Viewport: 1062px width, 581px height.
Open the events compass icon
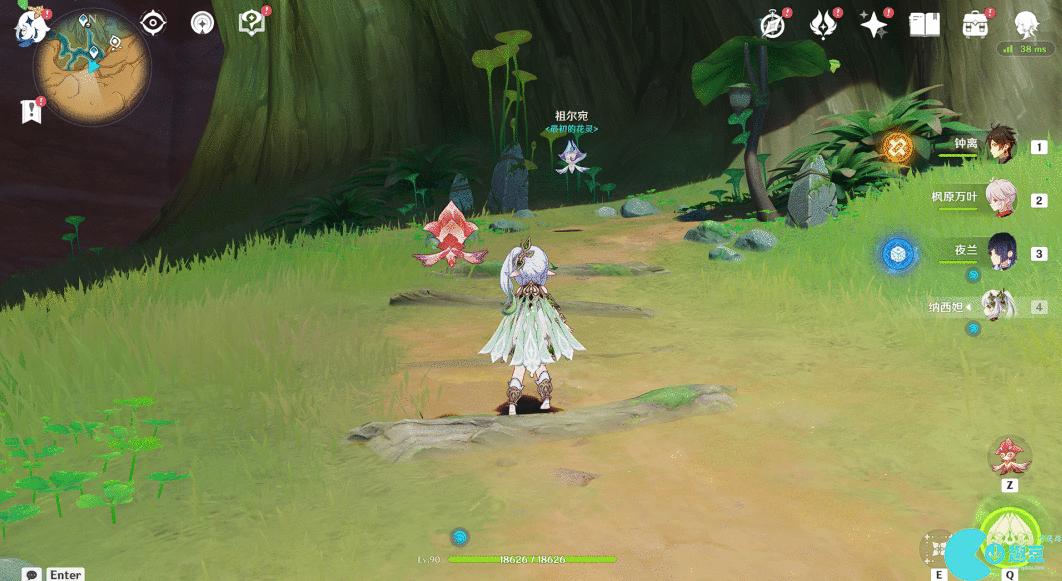(772, 25)
